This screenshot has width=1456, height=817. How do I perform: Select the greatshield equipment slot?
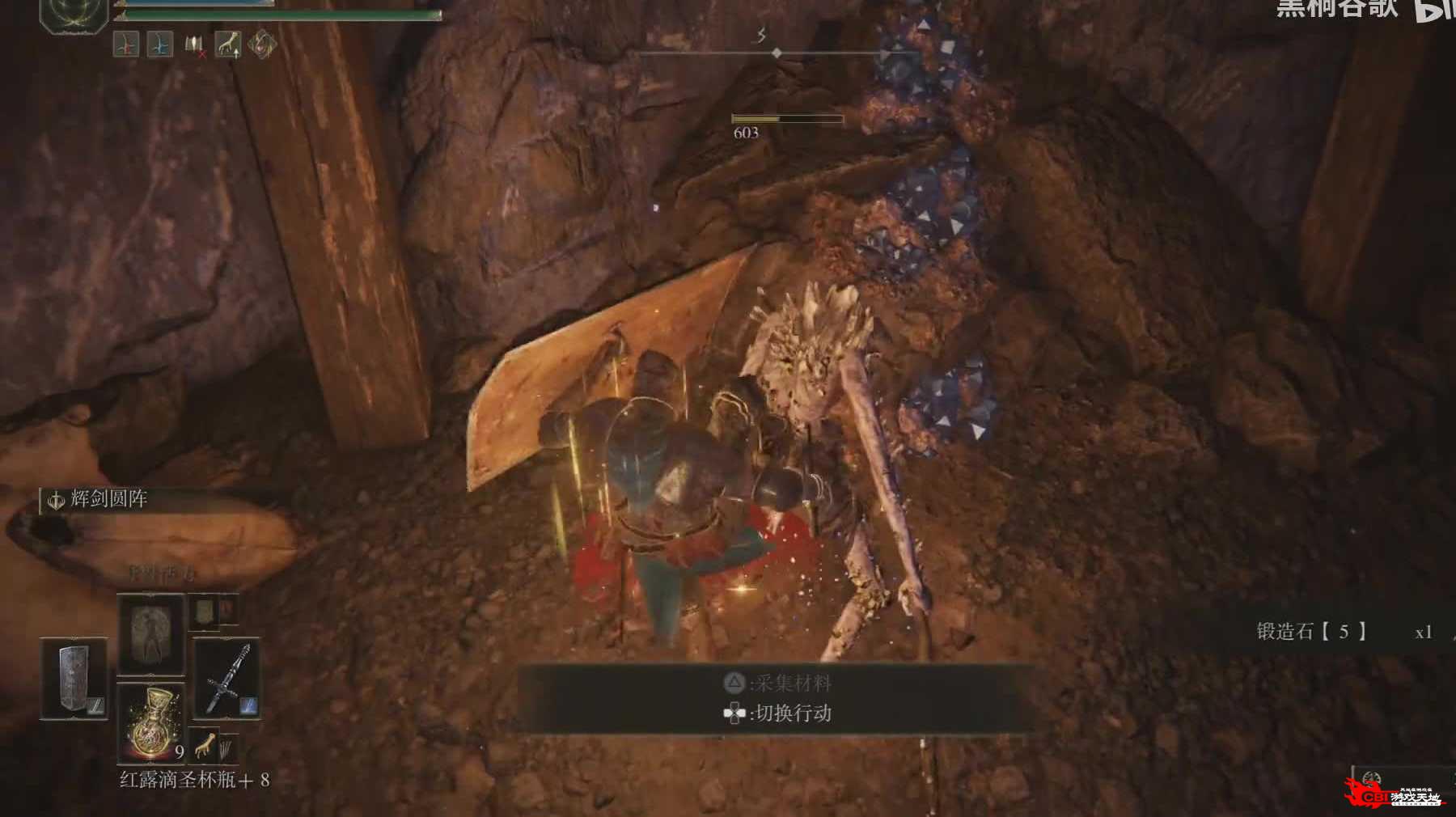74,679
